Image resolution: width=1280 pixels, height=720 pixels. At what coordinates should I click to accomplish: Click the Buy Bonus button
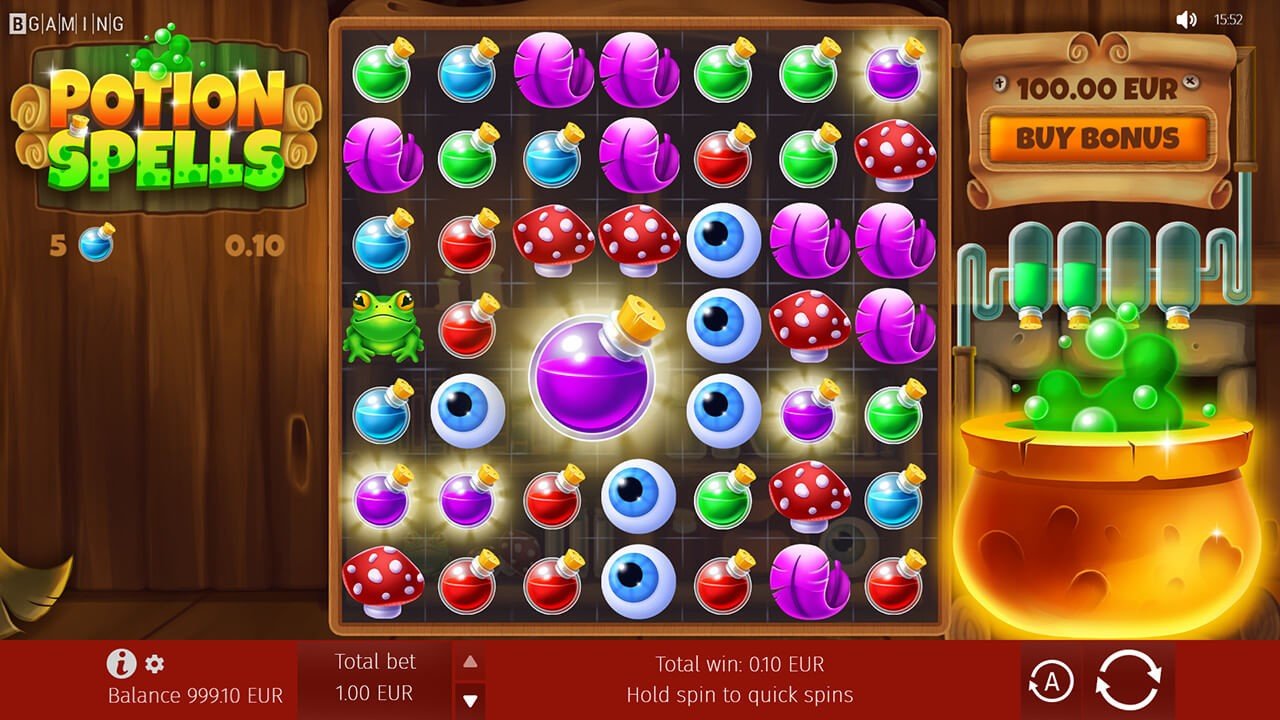pos(1098,138)
